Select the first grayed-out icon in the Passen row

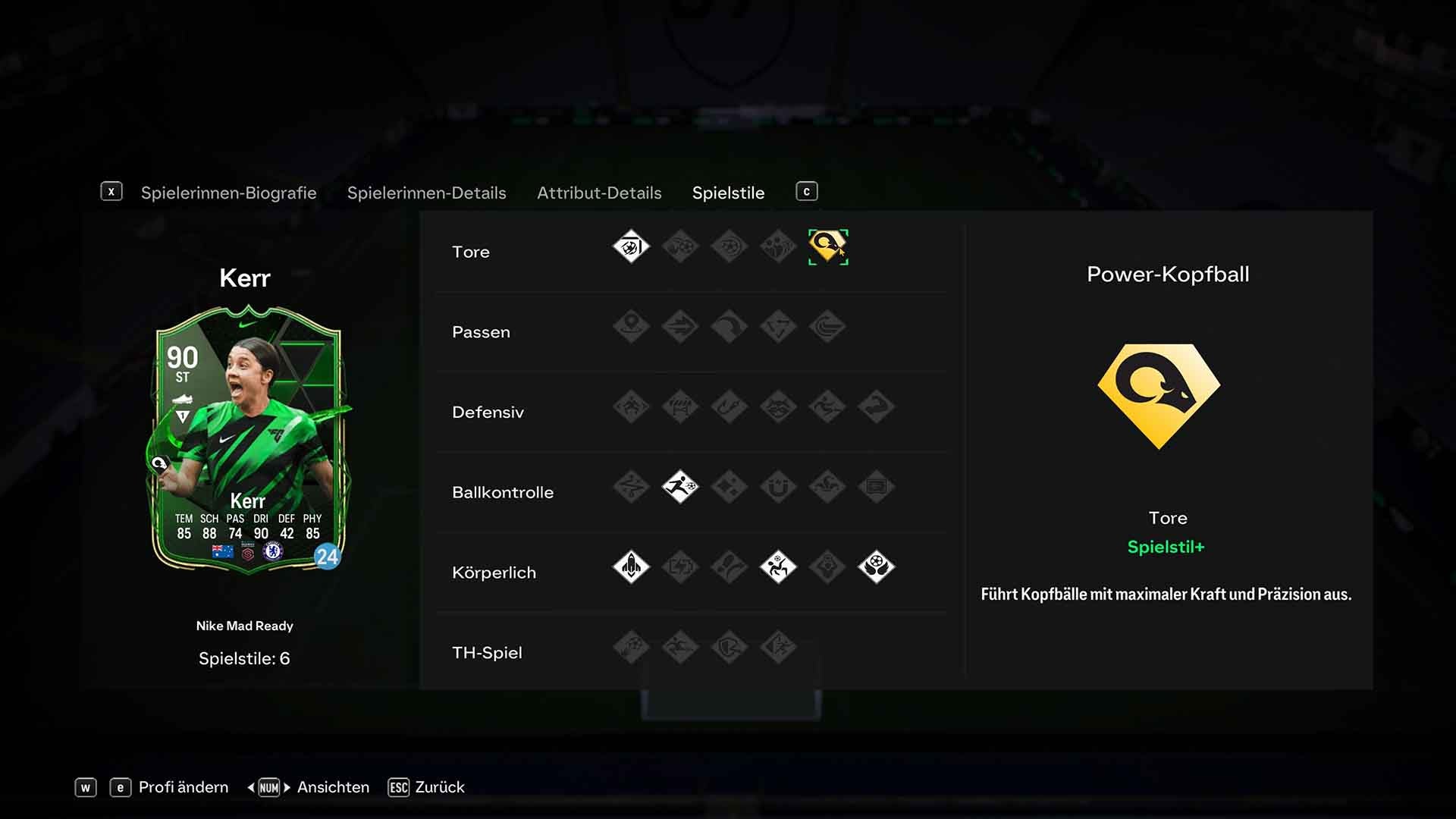click(x=632, y=327)
